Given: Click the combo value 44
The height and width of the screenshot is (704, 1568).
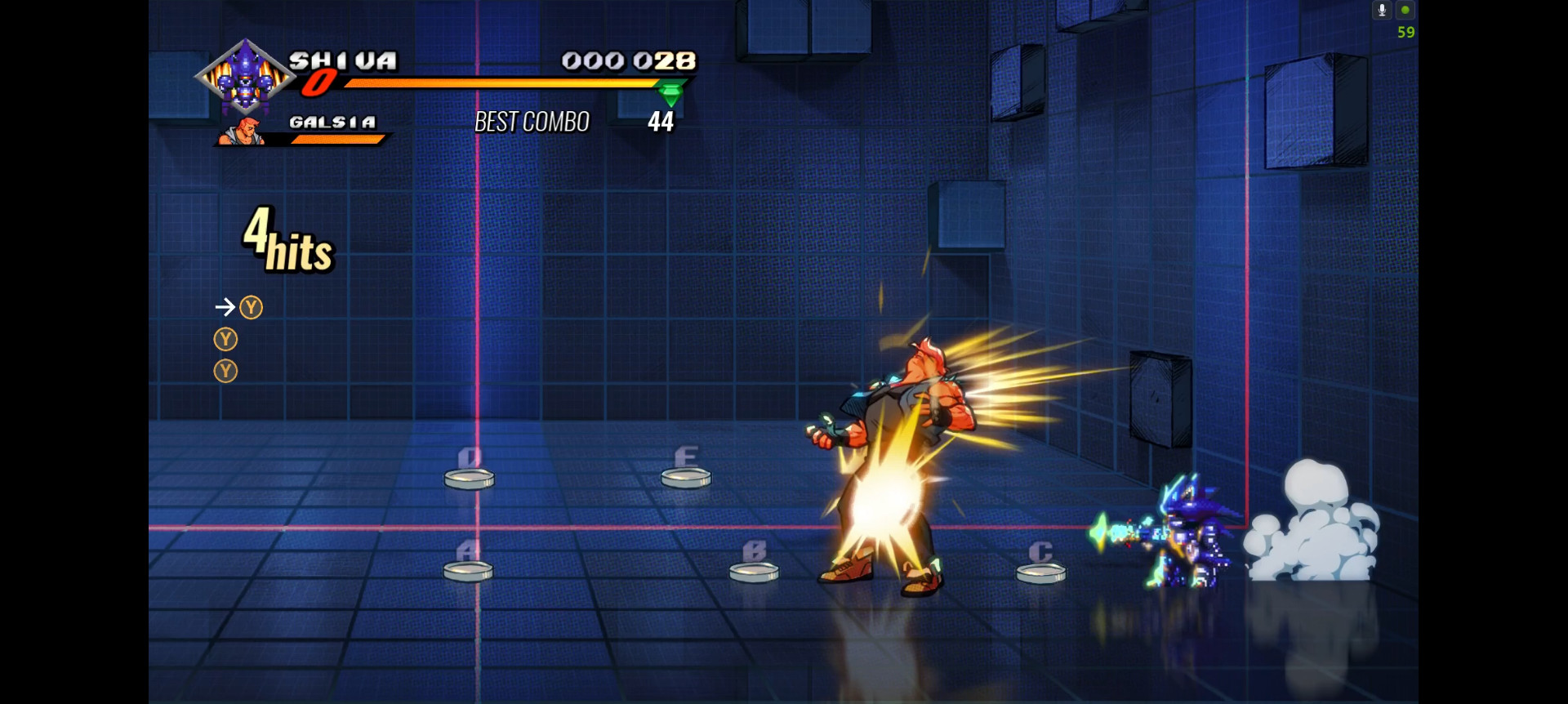Looking at the screenshot, I should 660,123.
